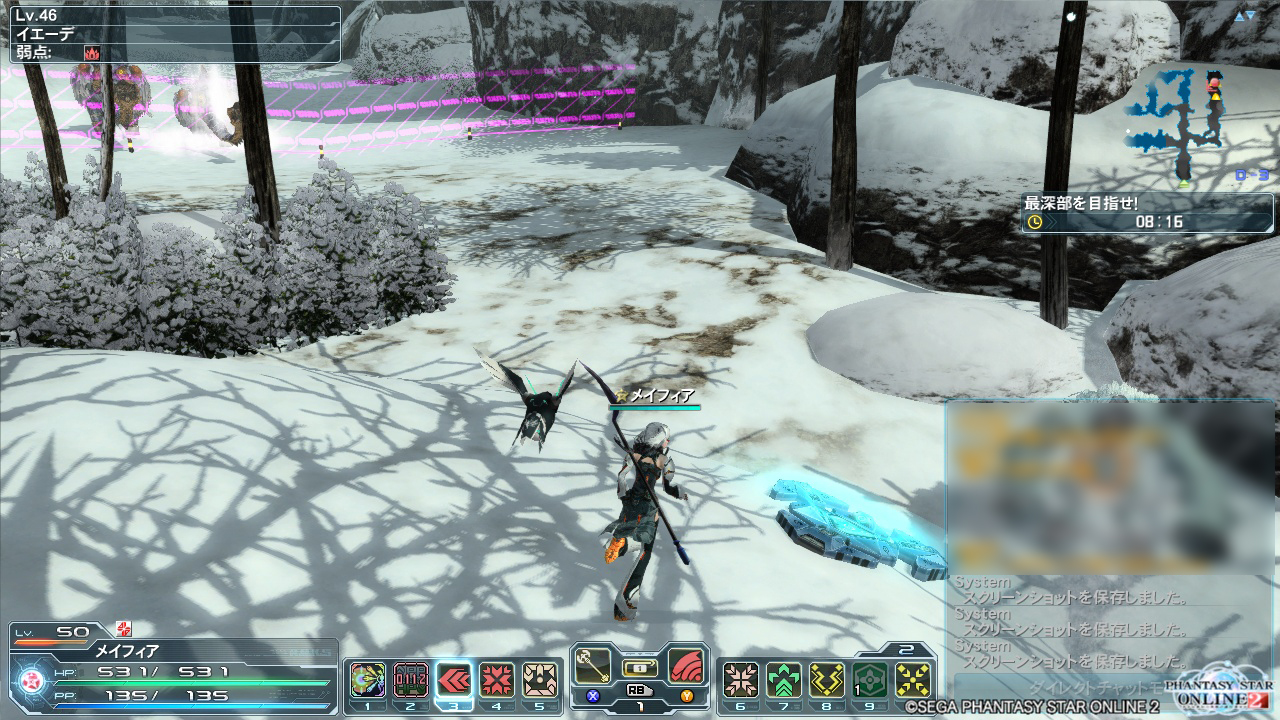Trigger the red snowflake skill in slot 4

[497, 680]
